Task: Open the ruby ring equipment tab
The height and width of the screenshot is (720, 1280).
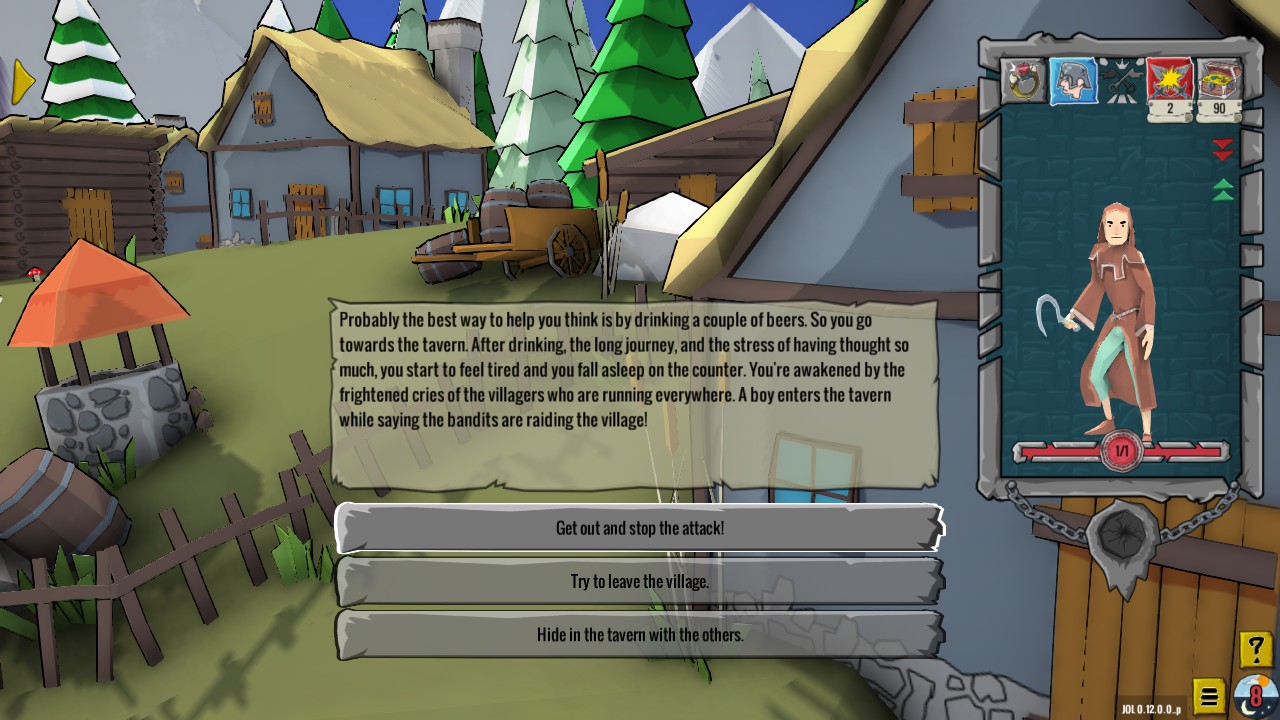Action: (x=1022, y=82)
